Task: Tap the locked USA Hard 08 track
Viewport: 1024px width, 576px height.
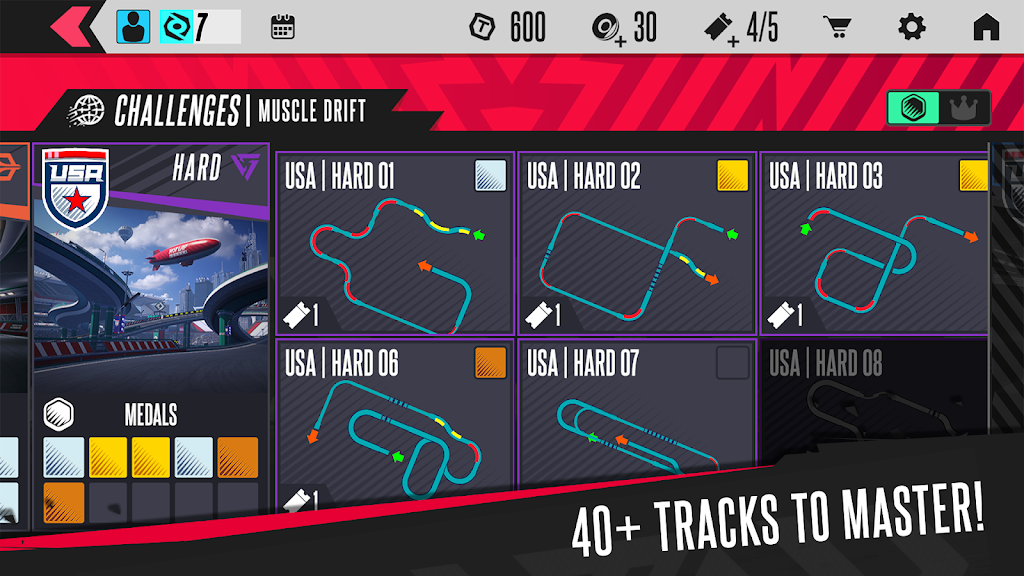Action: (x=875, y=410)
